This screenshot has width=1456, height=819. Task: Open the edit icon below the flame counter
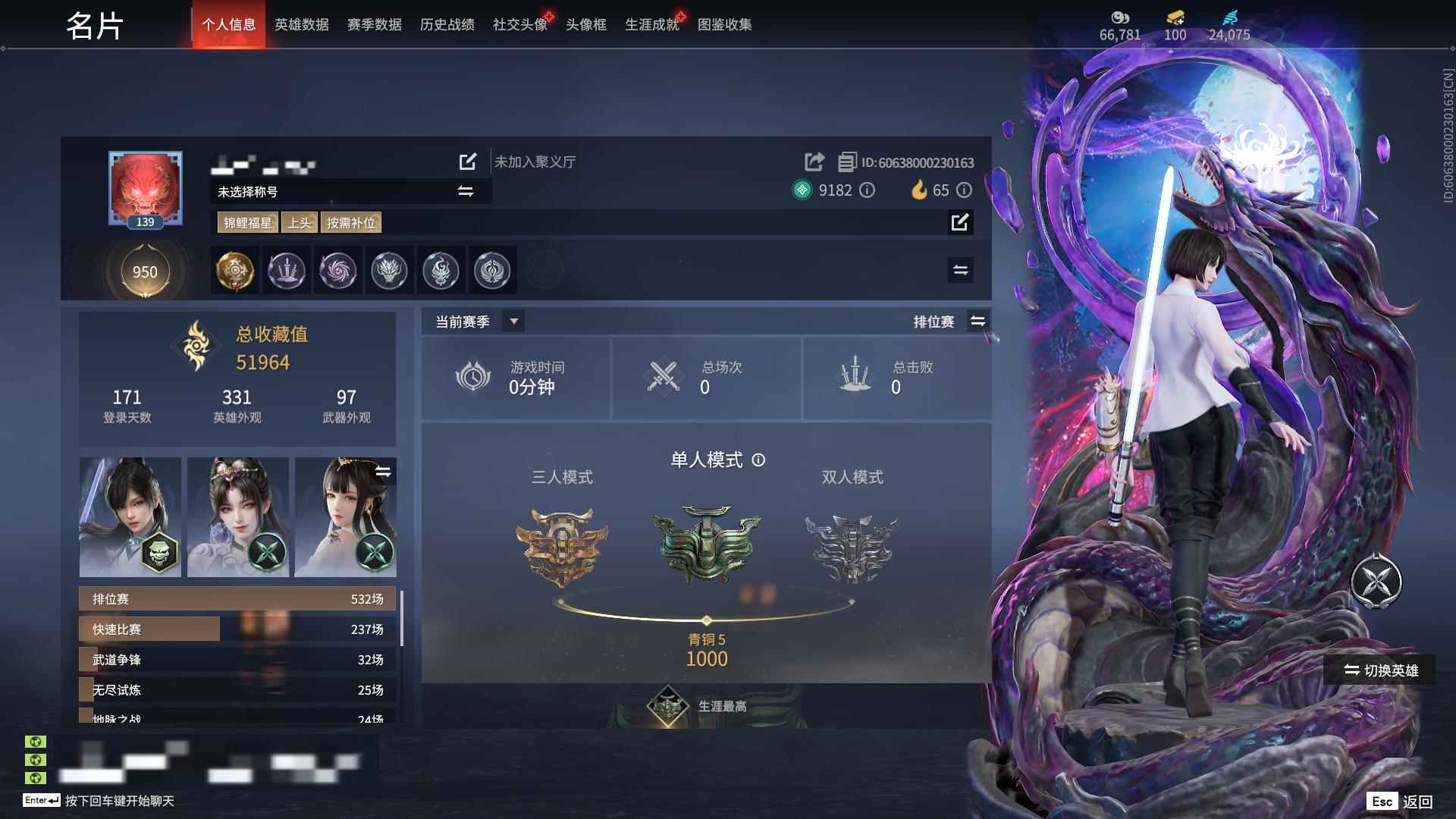tap(960, 223)
